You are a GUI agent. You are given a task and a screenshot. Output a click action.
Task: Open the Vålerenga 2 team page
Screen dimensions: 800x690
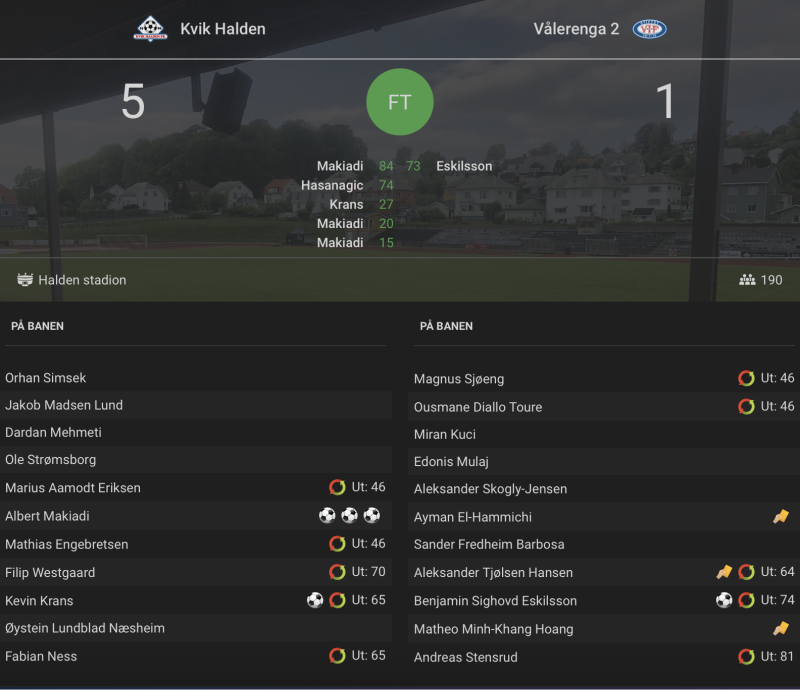[576, 29]
